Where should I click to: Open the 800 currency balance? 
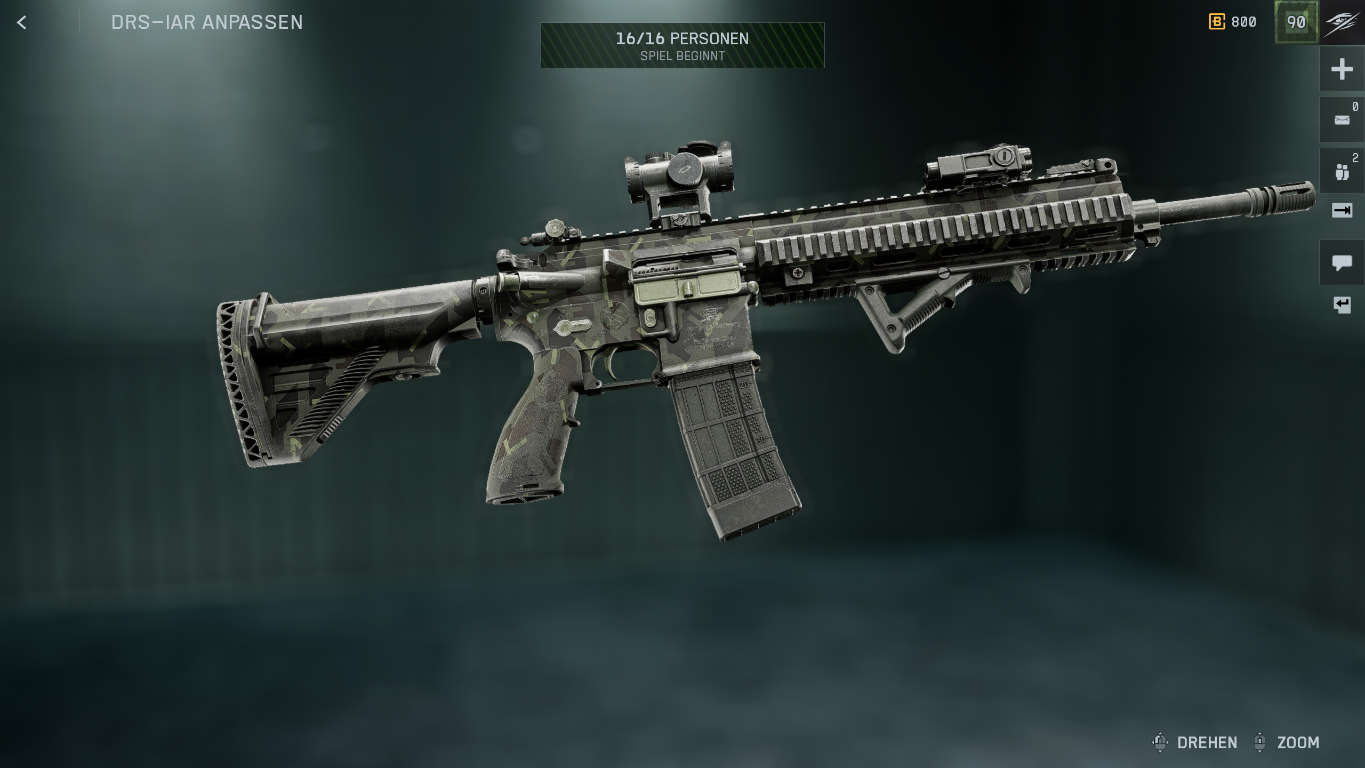point(1233,22)
